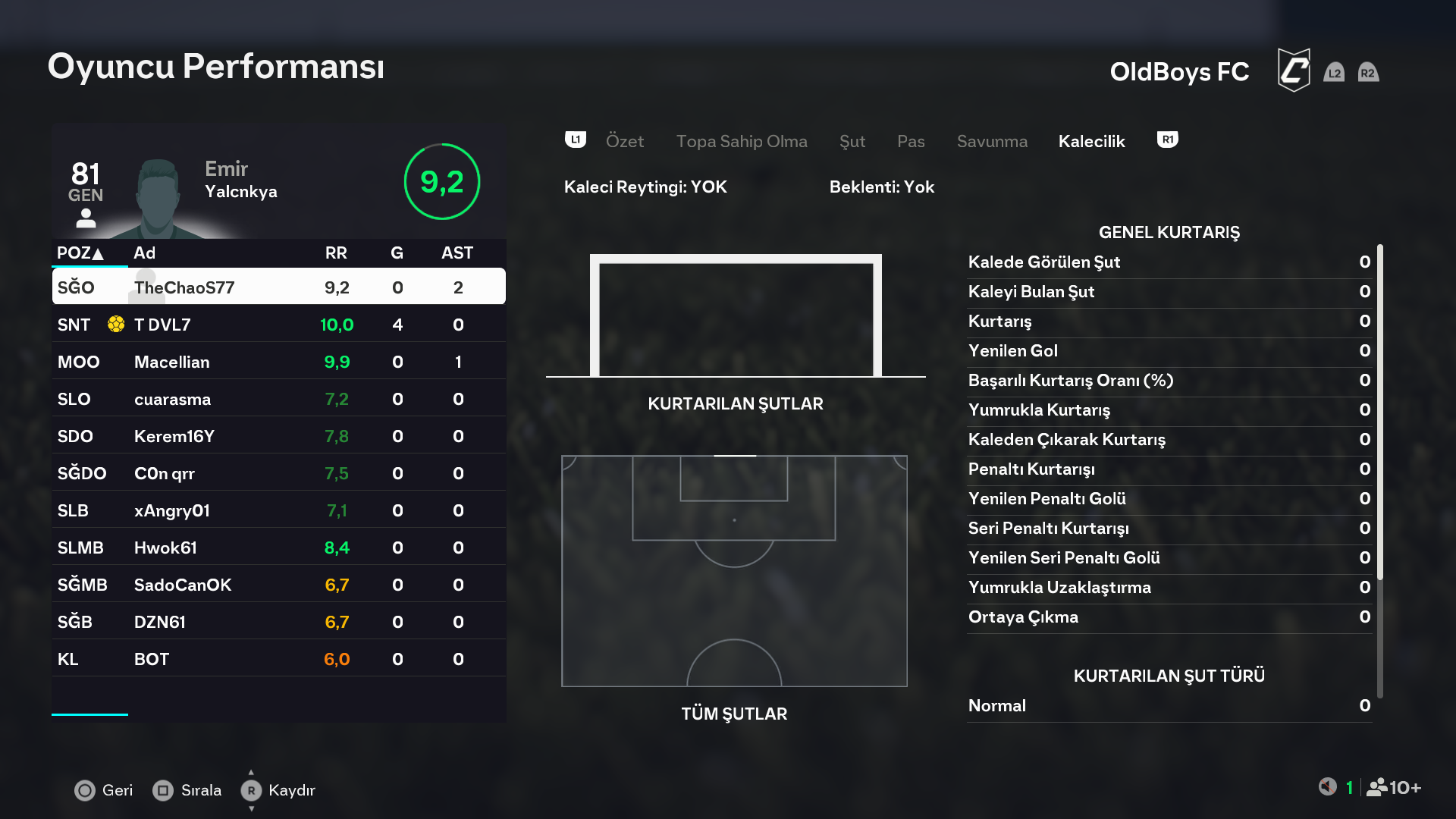Switch to the Savunma tab
This screenshot has height=819, width=1456.
click(992, 141)
